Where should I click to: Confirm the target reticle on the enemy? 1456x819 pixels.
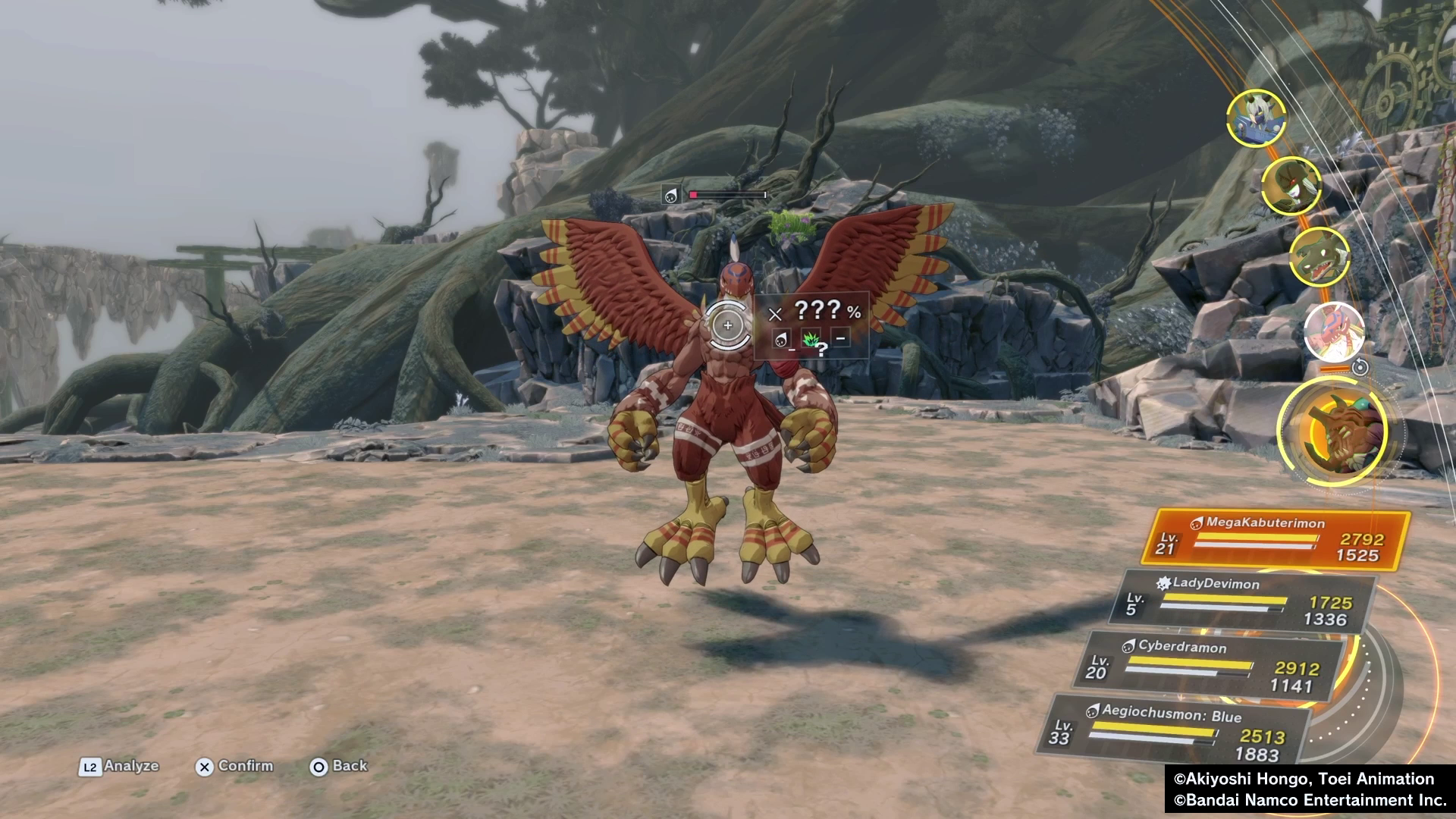[727, 325]
